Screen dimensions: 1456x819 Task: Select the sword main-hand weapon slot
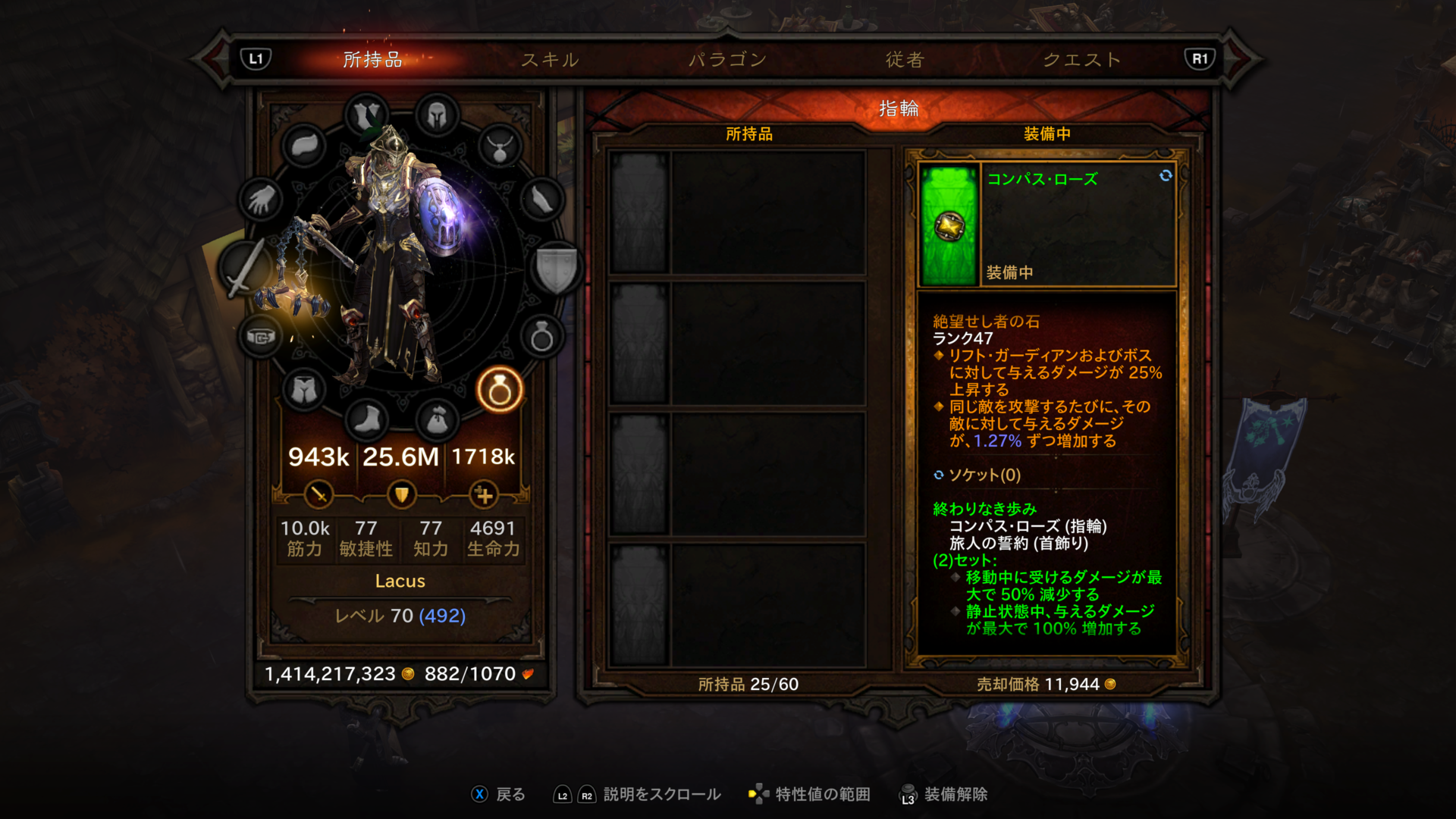[x=245, y=268]
